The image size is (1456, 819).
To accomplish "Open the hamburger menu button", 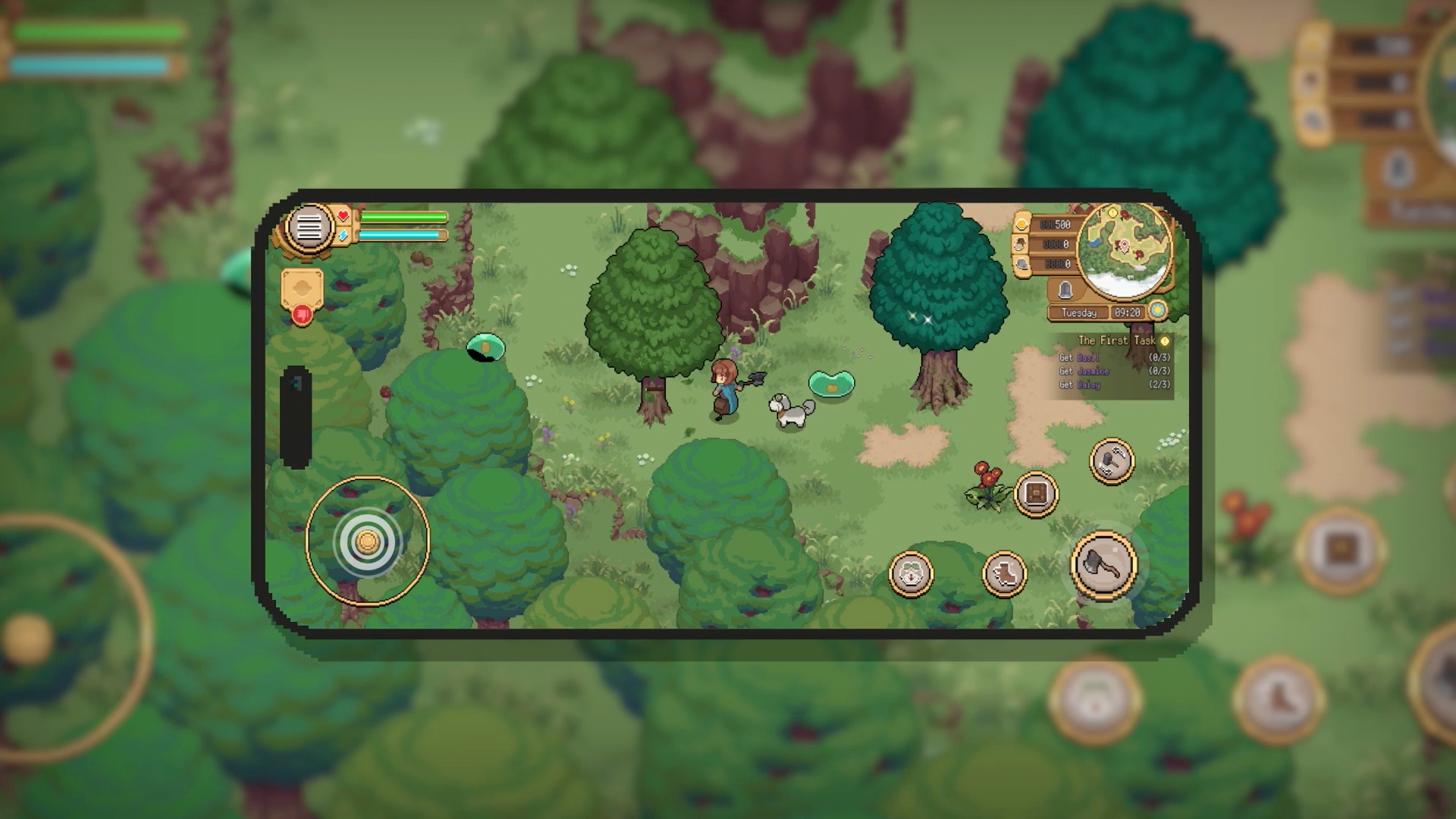I will pos(309,226).
